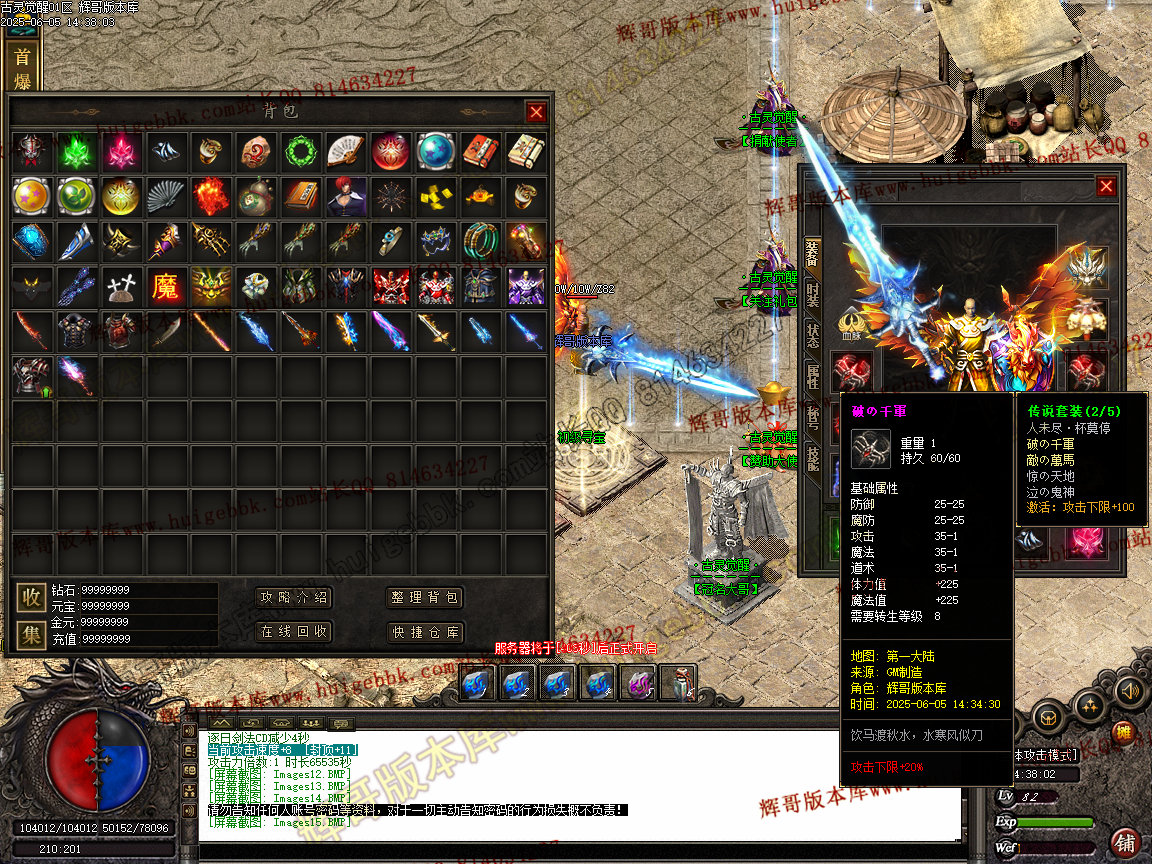Open 在线回收 online recycling
Screen dimensions: 1152x864
294,632
